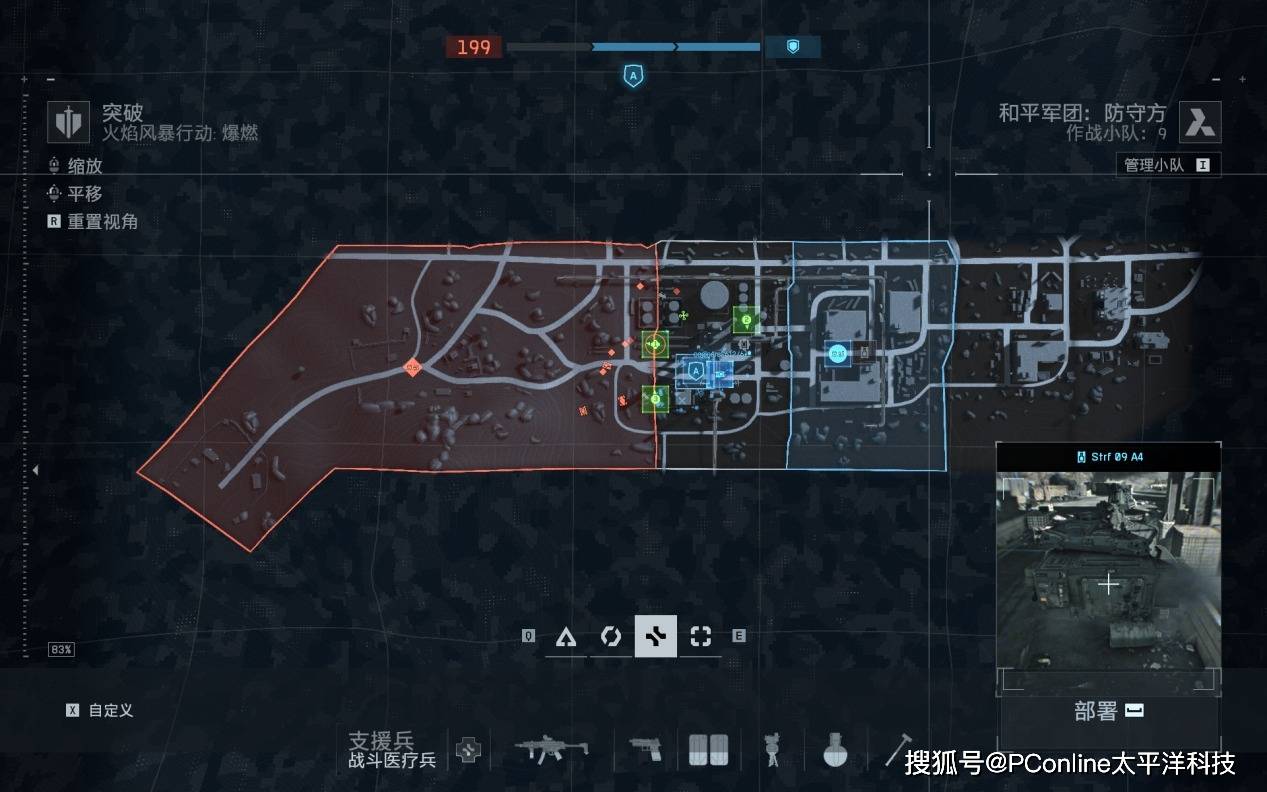Screen dimensions: 1267x792
Task: Open 管理小队 squad management
Action: tap(1167, 165)
